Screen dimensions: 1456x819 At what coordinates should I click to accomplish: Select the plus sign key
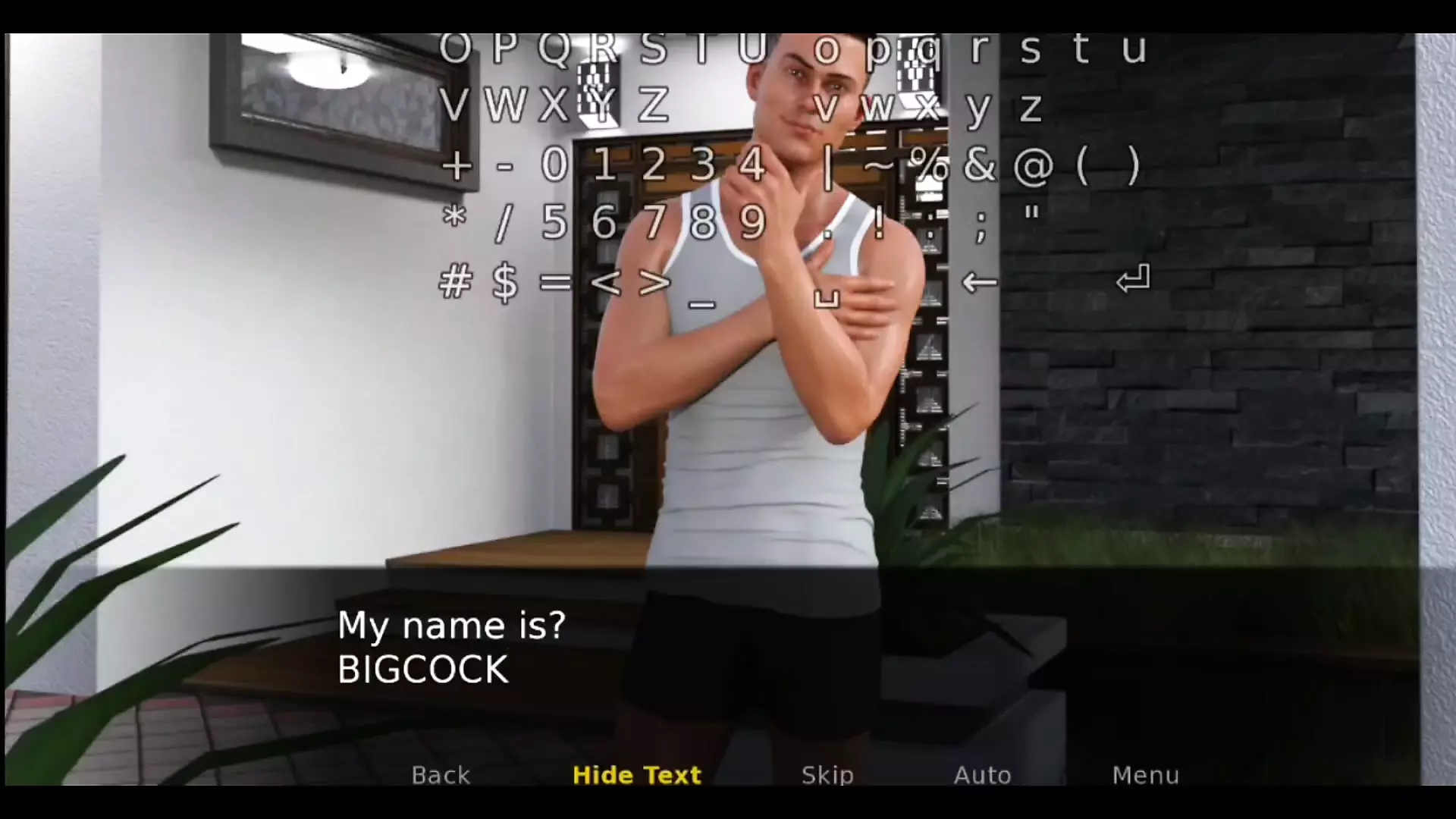pos(456,165)
